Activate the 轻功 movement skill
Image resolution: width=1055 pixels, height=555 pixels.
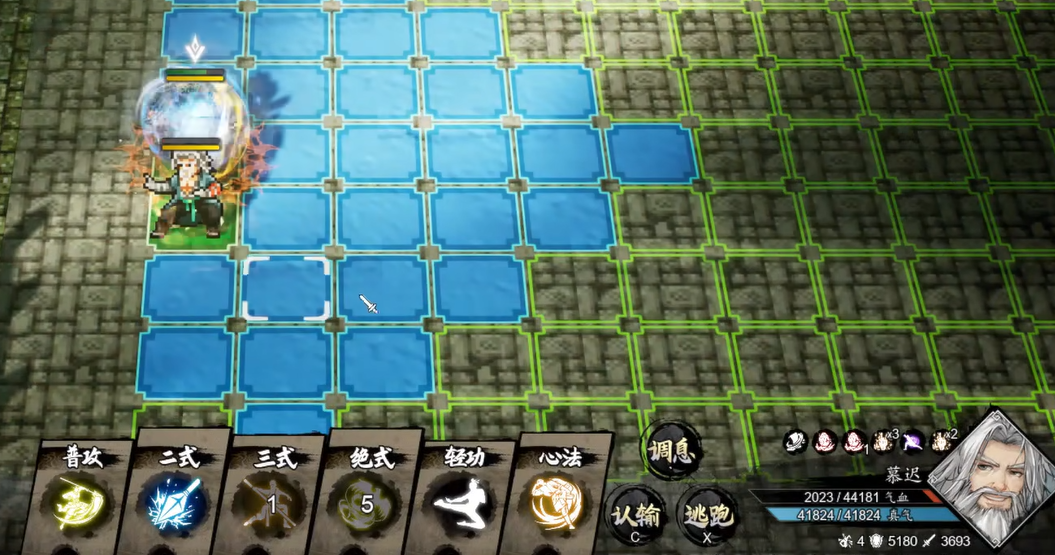point(464,500)
